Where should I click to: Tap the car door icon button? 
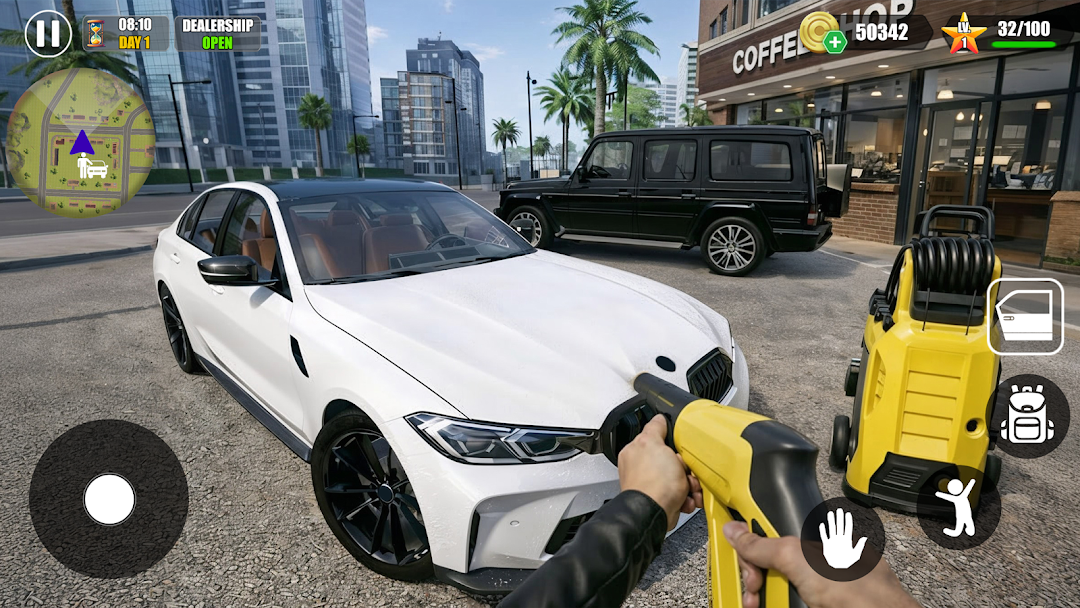[1025, 317]
